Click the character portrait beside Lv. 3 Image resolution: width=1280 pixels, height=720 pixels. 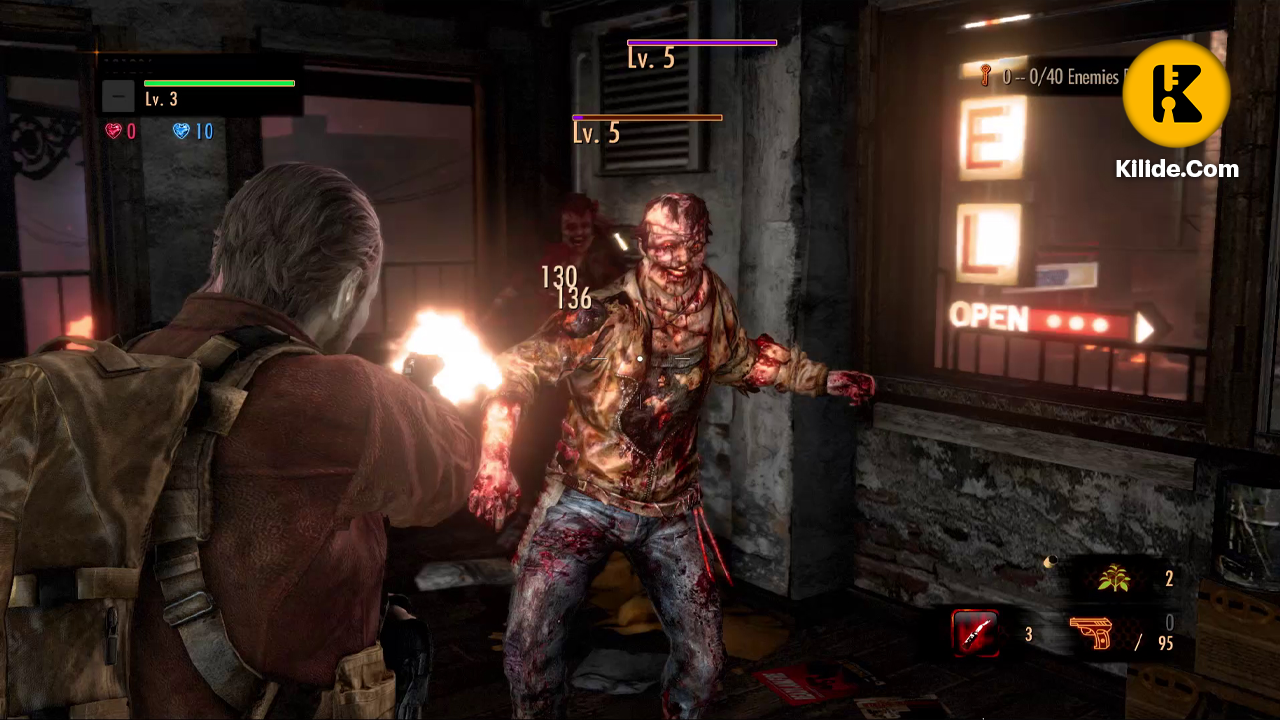tap(117, 96)
